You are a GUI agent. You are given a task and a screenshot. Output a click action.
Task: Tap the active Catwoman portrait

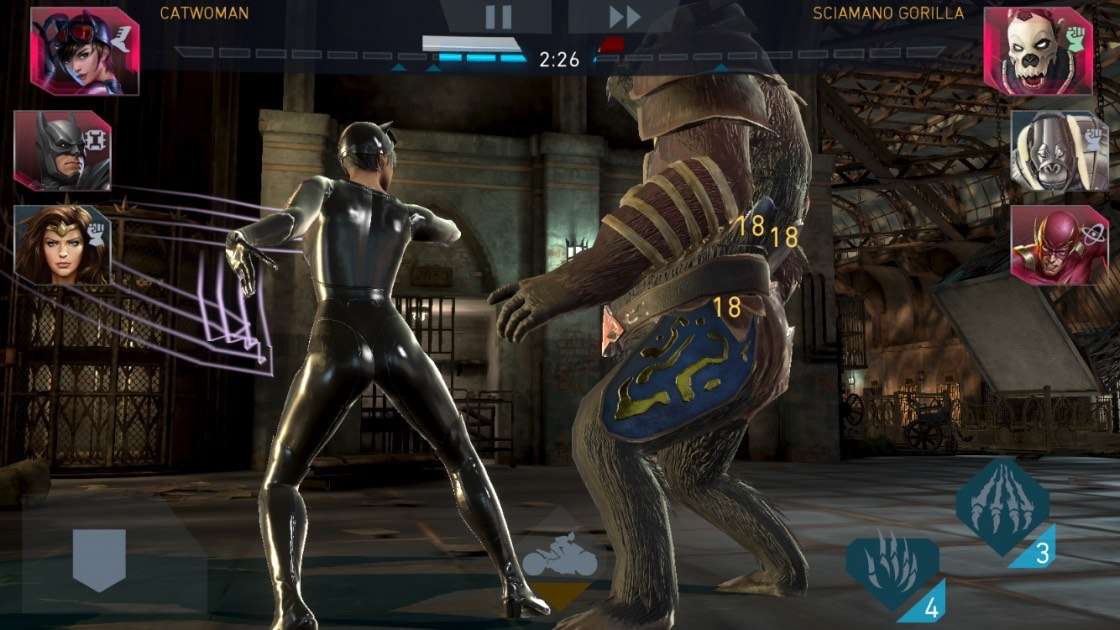coord(84,51)
